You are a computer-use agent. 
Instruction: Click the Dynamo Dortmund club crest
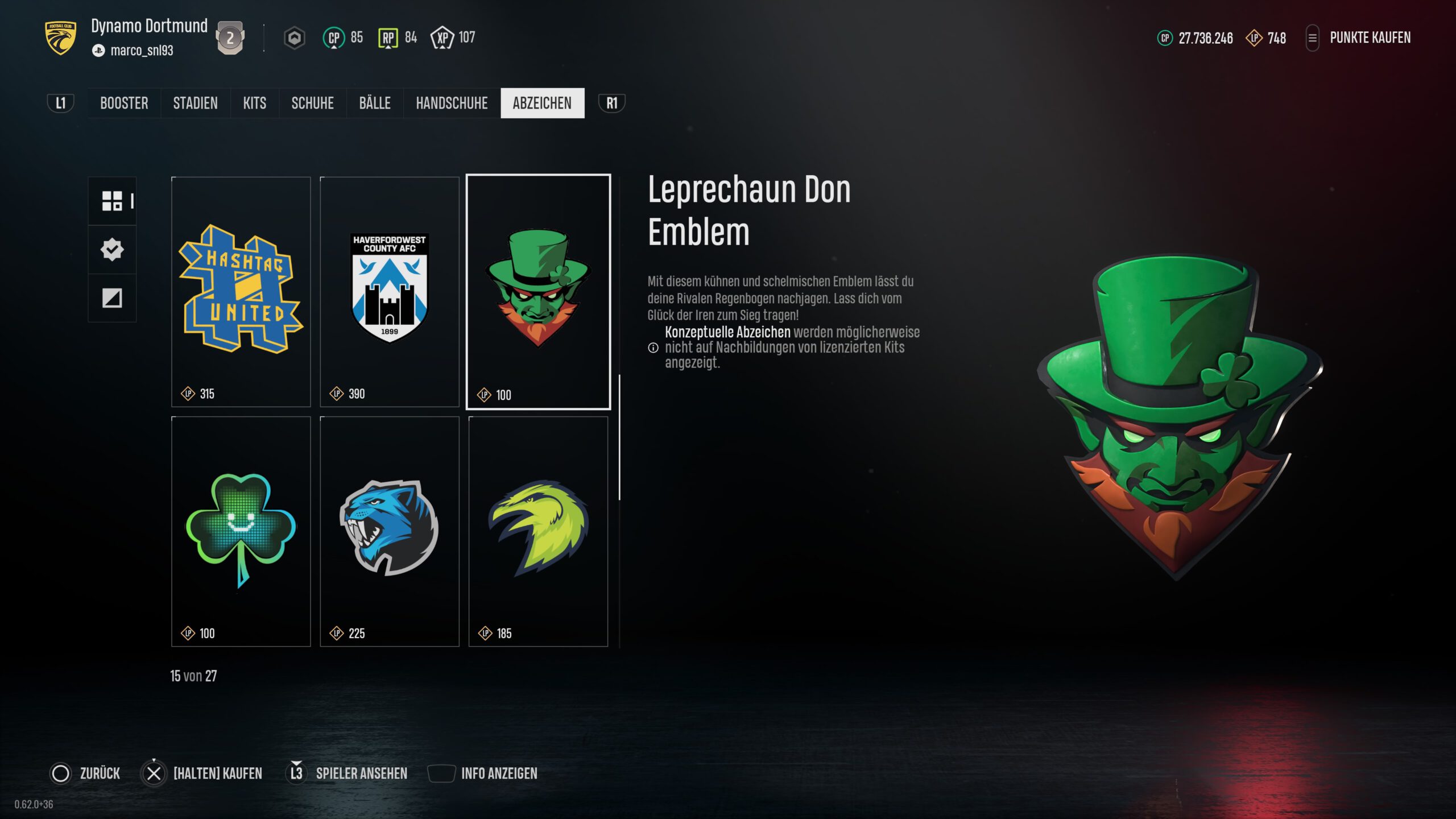pos(60,38)
